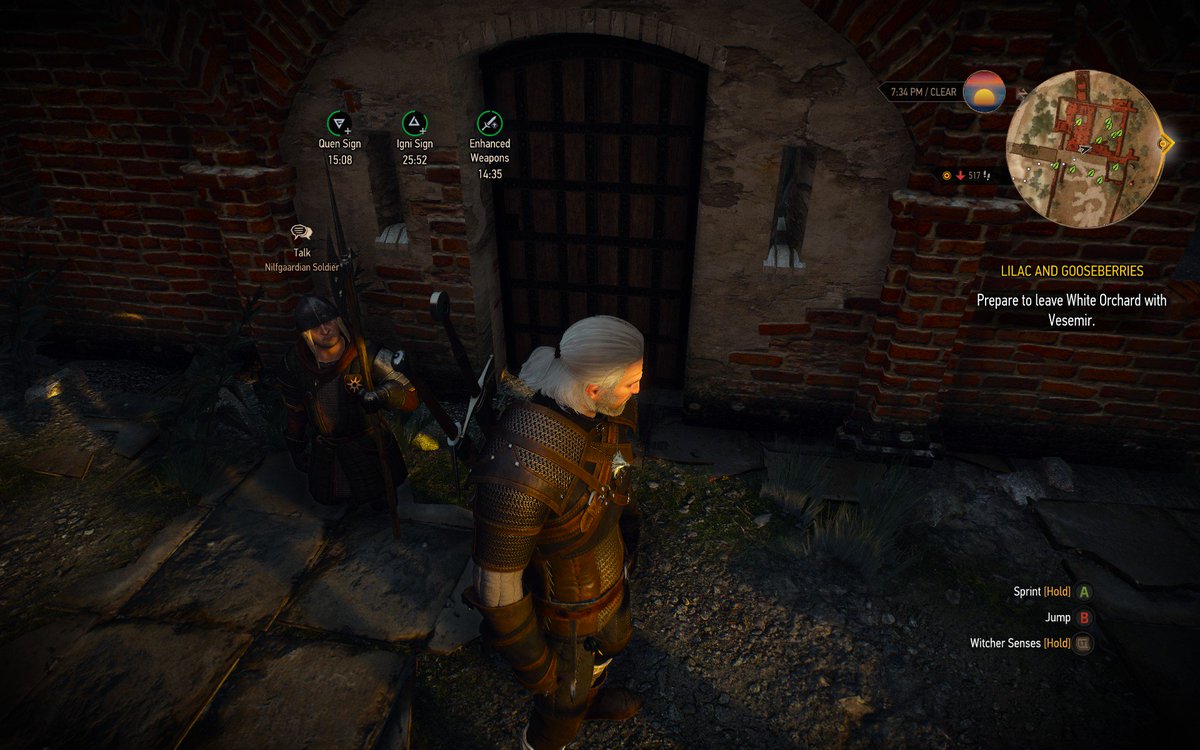Click the Talk speech bubble icon
Viewport: 1200px width, 750px height.
tap(301, 233)
